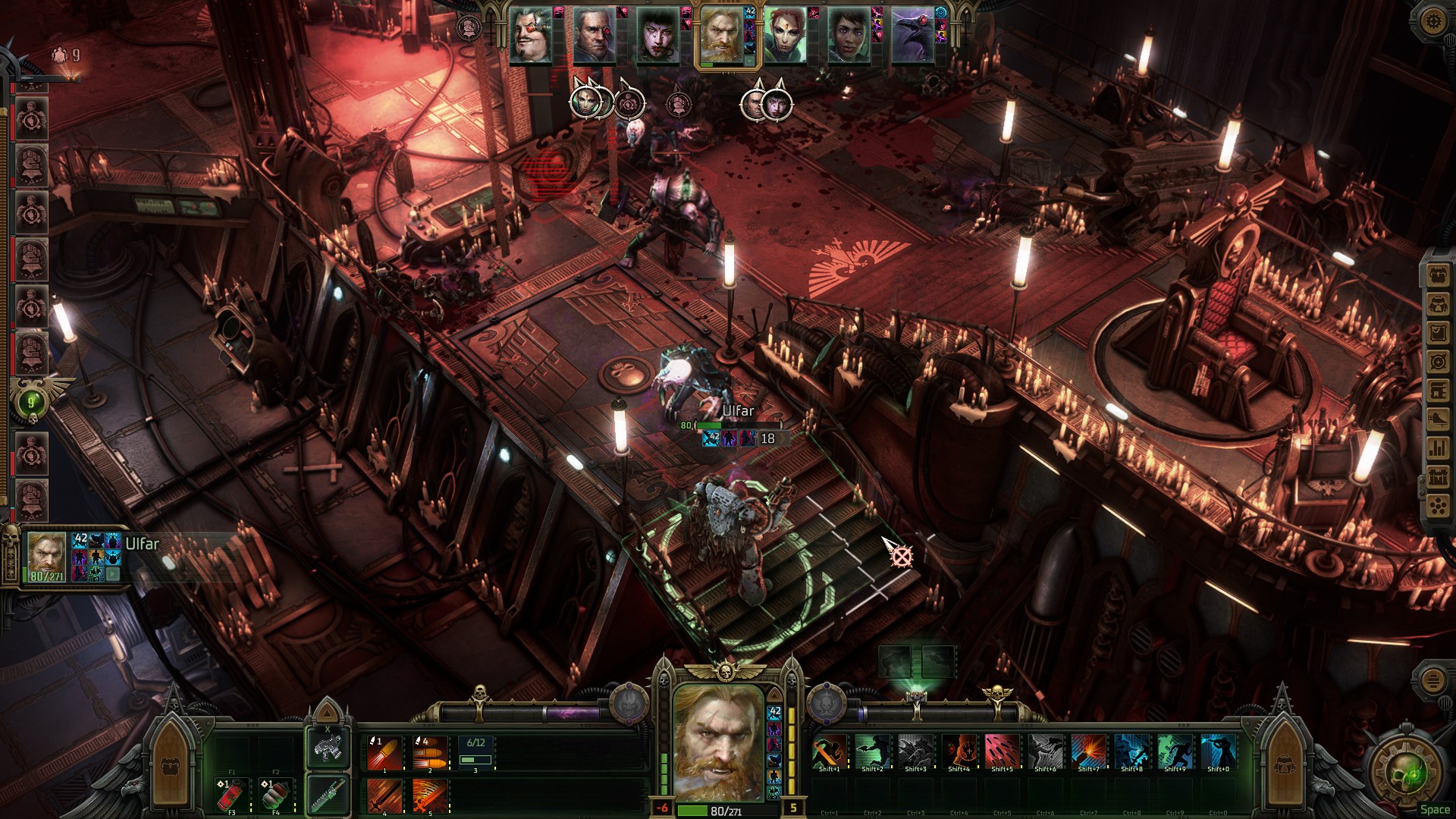This screenshot has height=819, width=1456.
Task: Activate the Shift+0 blue firing soldier ability
Action: 1218,752
